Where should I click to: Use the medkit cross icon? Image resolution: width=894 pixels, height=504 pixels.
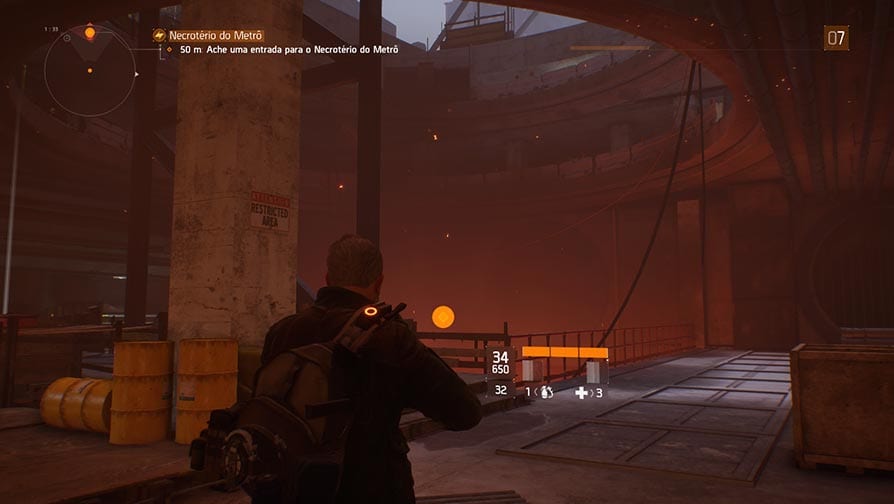pyautogui.click(x=582, y=393)
